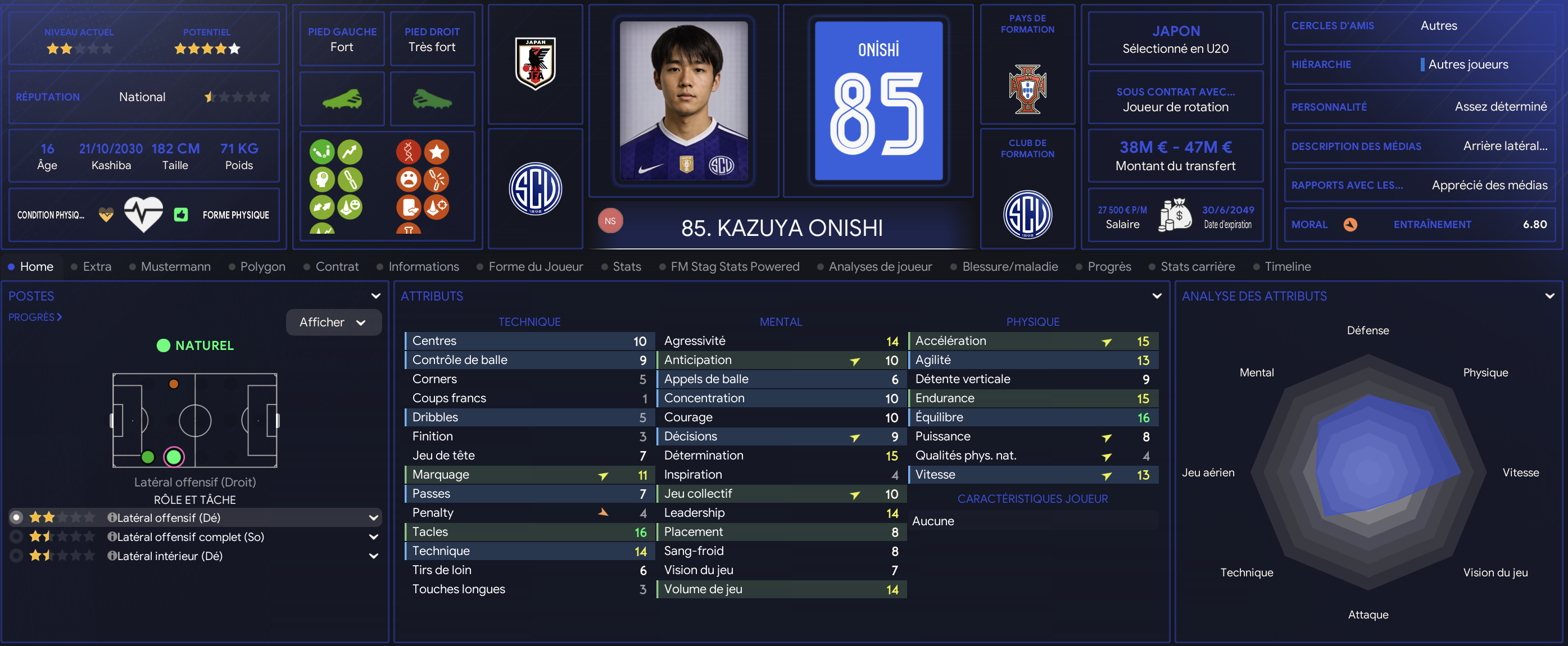Select the Stats tab
The height and width of the screenshot is (646, 1568).
[x=626, y=266]
